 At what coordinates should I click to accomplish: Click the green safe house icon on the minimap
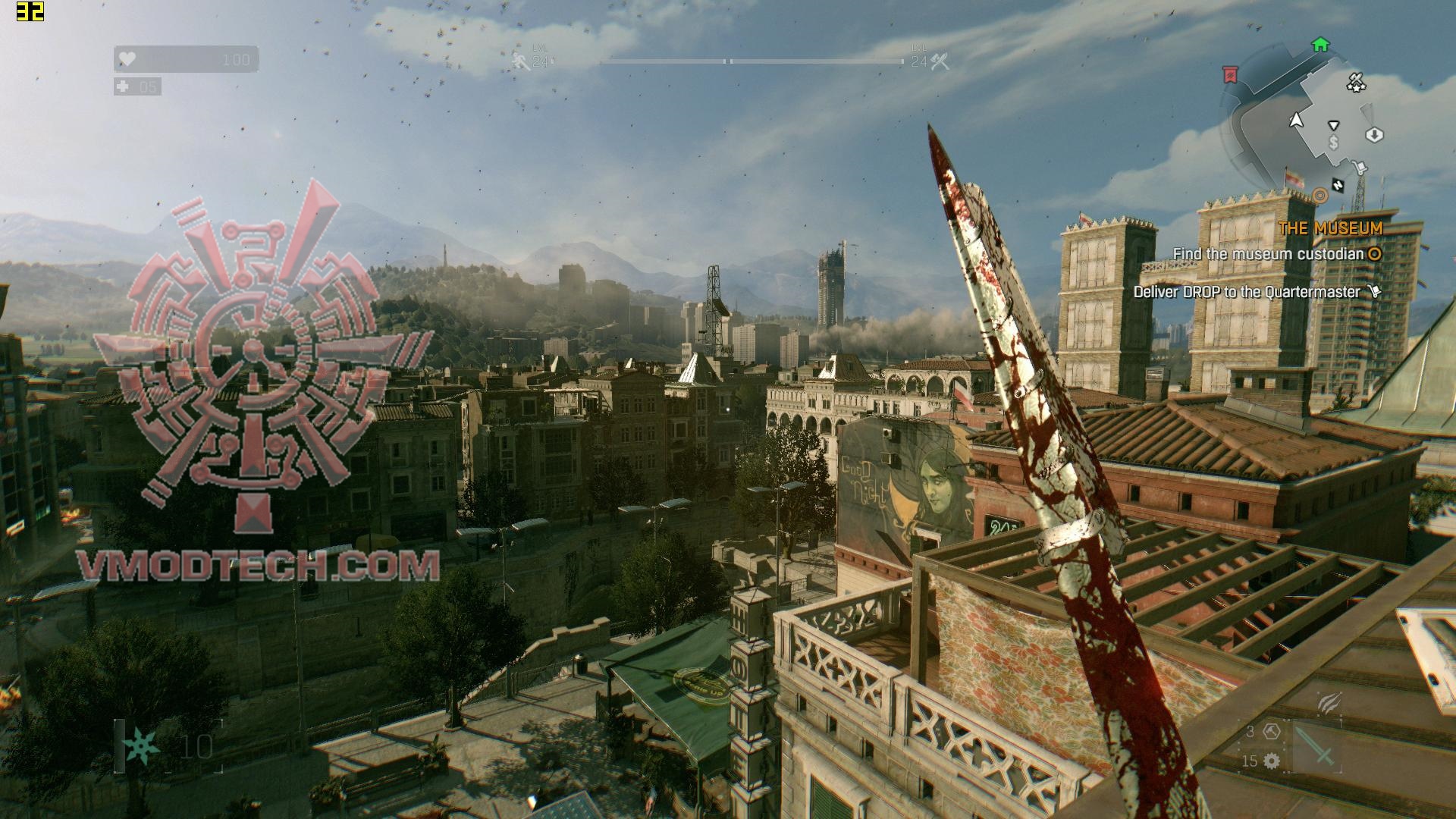coord(1319,45)
